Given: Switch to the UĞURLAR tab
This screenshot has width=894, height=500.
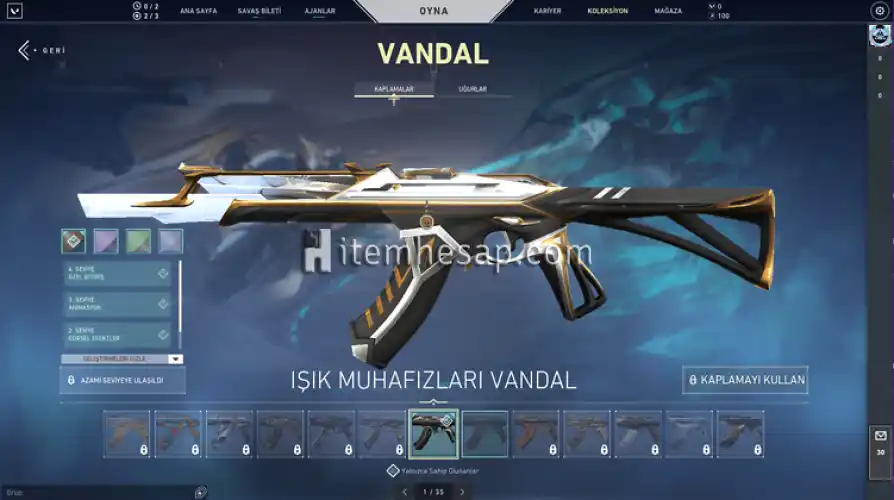Looking at the screenshot, I should coord(472,89).
